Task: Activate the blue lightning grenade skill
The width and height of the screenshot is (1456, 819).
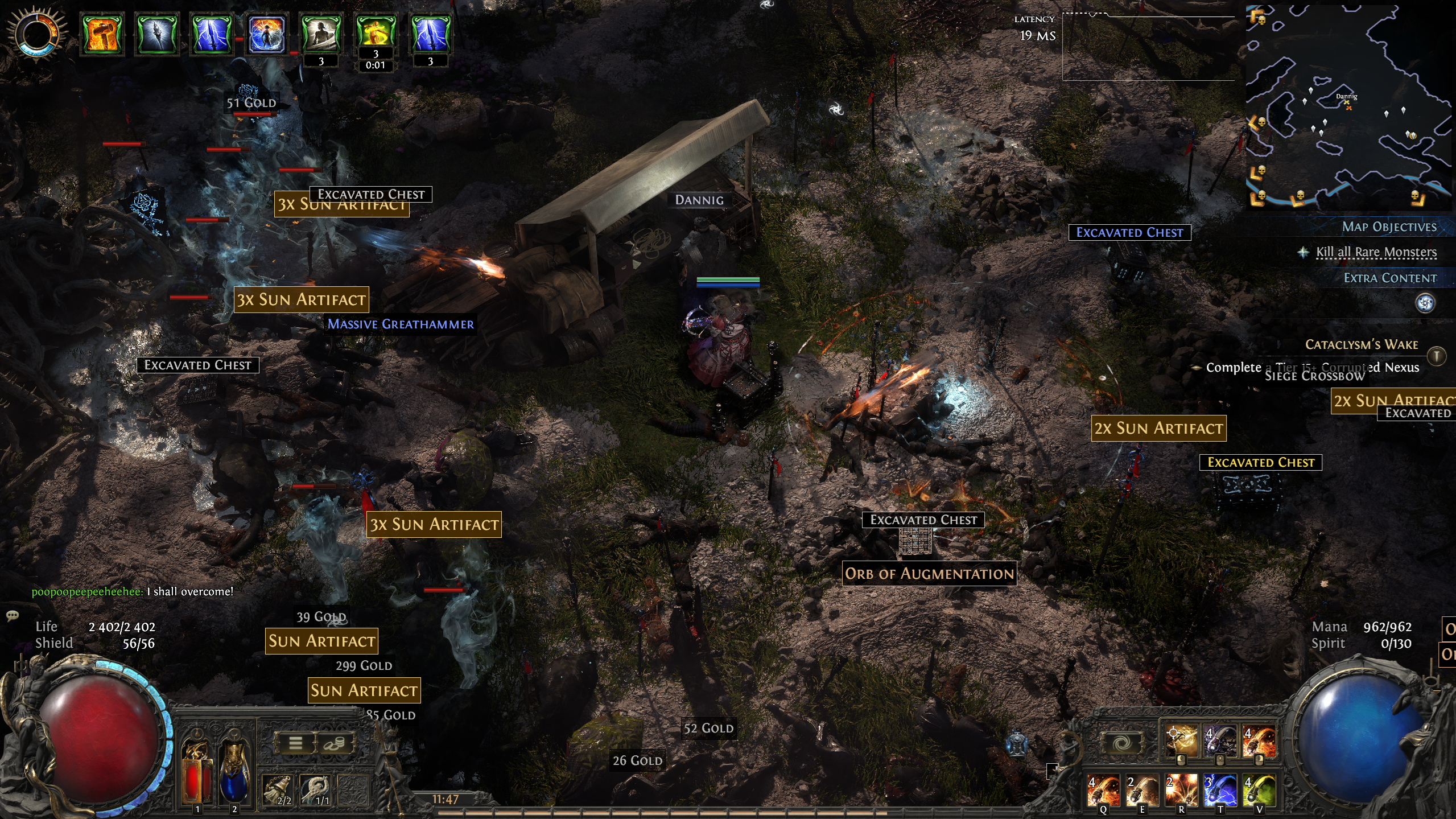Action: click(x=1220, y=790)
